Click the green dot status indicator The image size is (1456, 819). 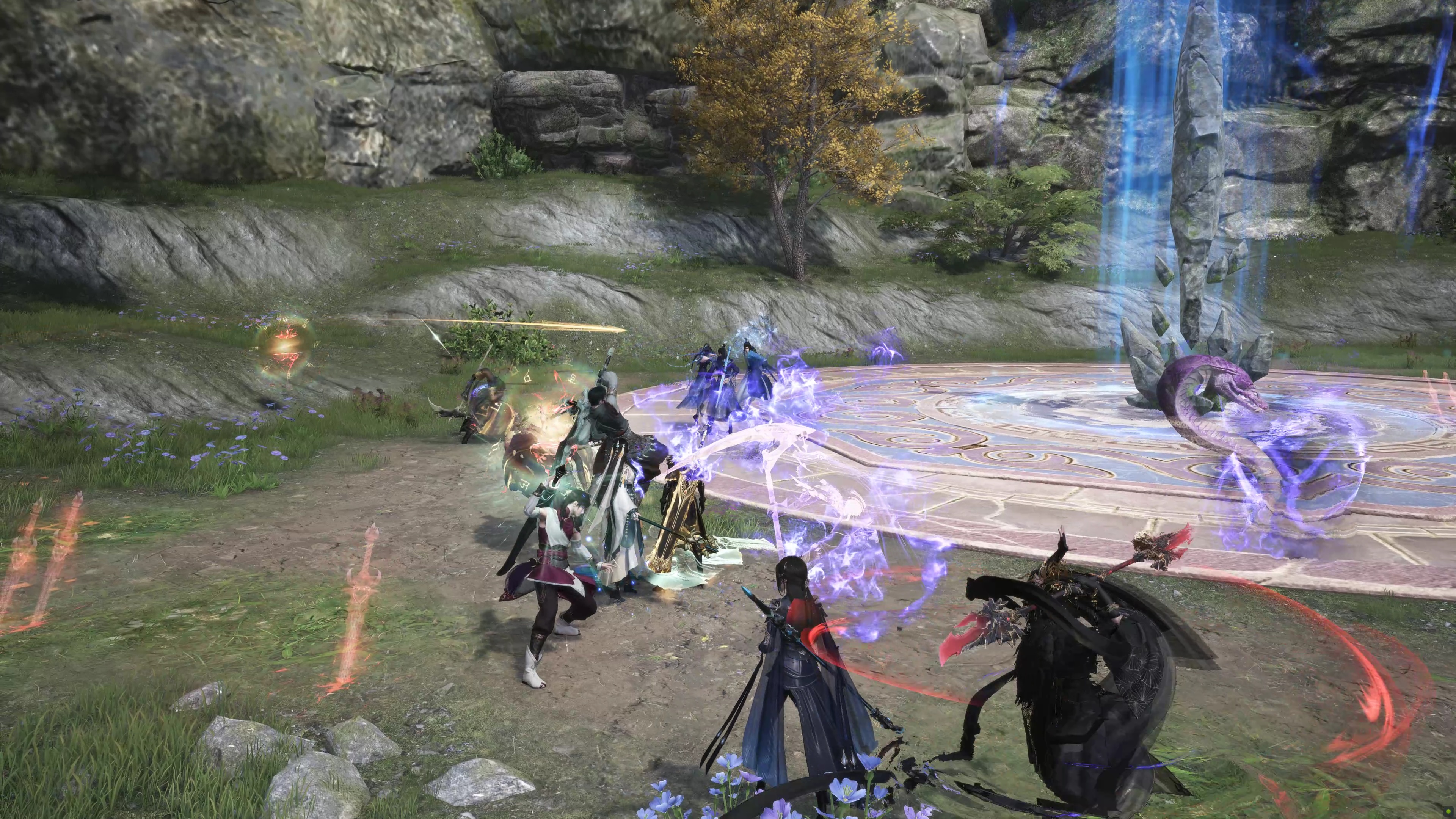pyautogui.click(x=1448, y=812)
